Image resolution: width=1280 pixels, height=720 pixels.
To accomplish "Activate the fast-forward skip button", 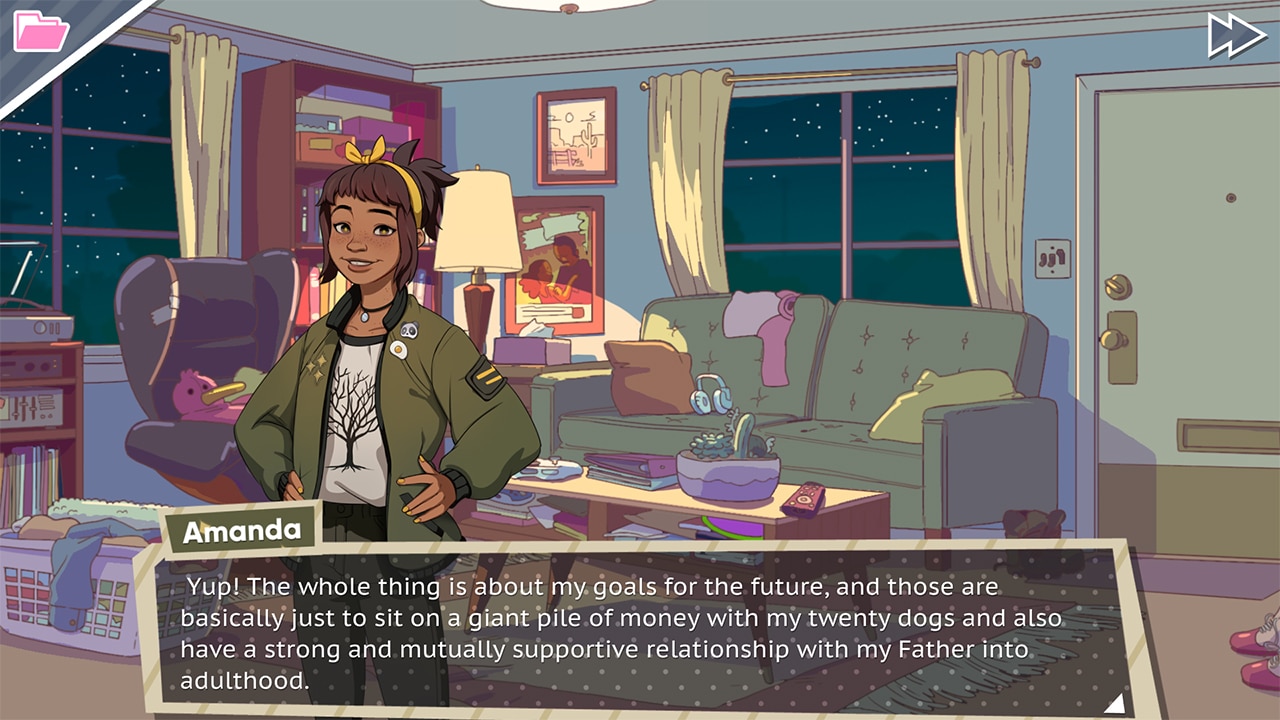I will click(x=1237, y=35).
